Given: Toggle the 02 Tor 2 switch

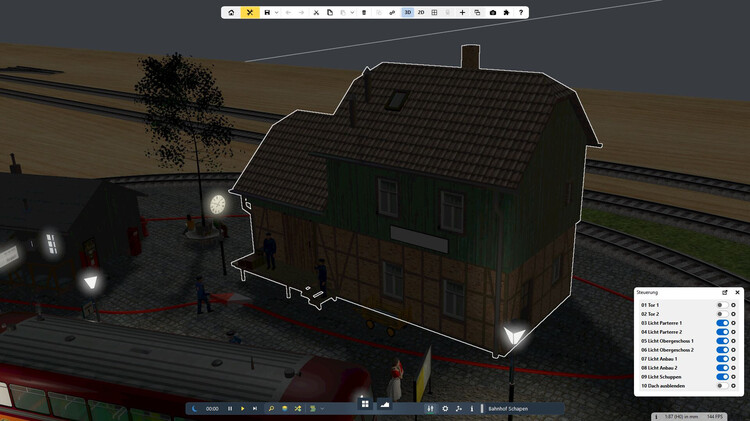Looking at the screenshot, I should (722, 314).
